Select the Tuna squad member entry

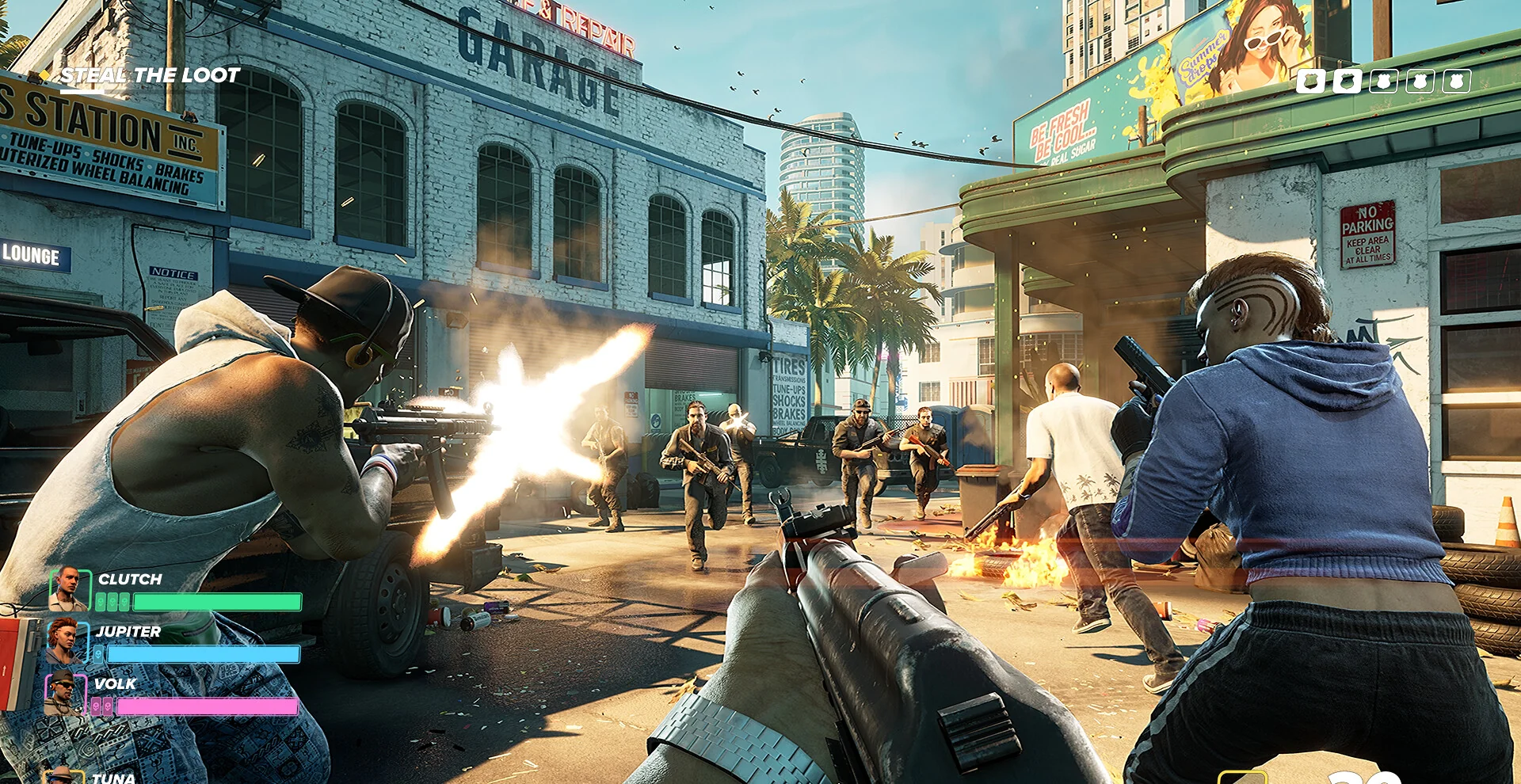(112, 778)
